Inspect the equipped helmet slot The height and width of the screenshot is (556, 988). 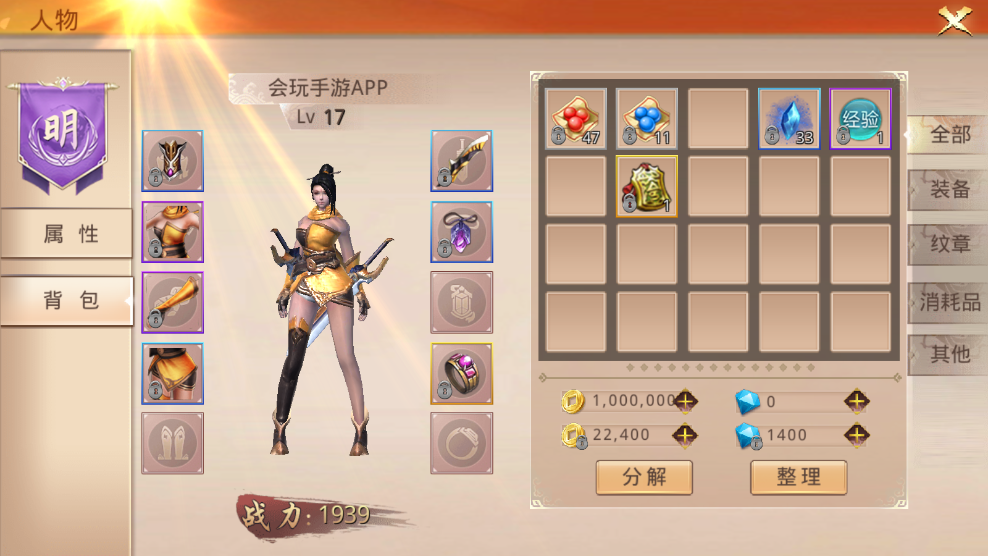coord(172,160)
